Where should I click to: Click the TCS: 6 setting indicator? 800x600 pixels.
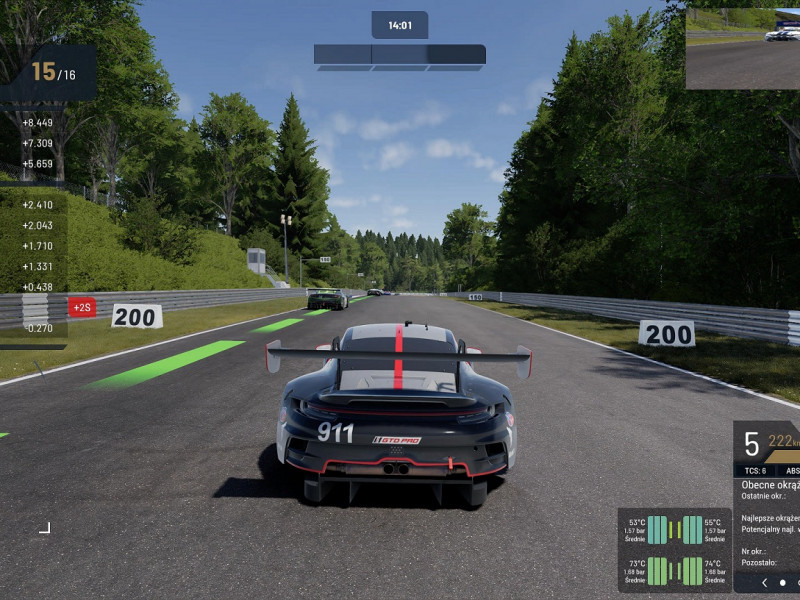(x=755, y=470)
